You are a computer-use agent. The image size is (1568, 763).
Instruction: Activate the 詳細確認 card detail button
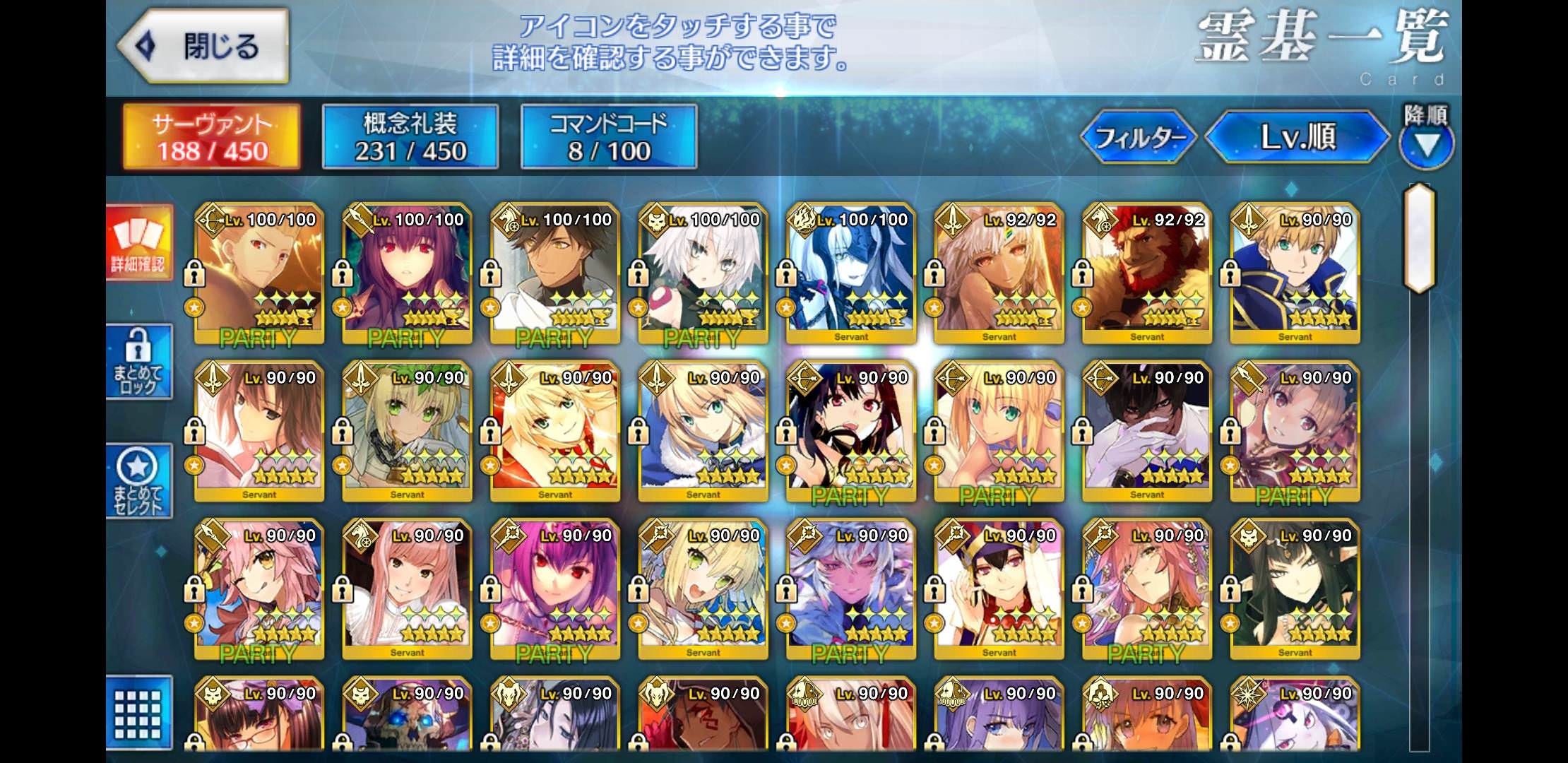pyautogui.click(x=138, y=243)
